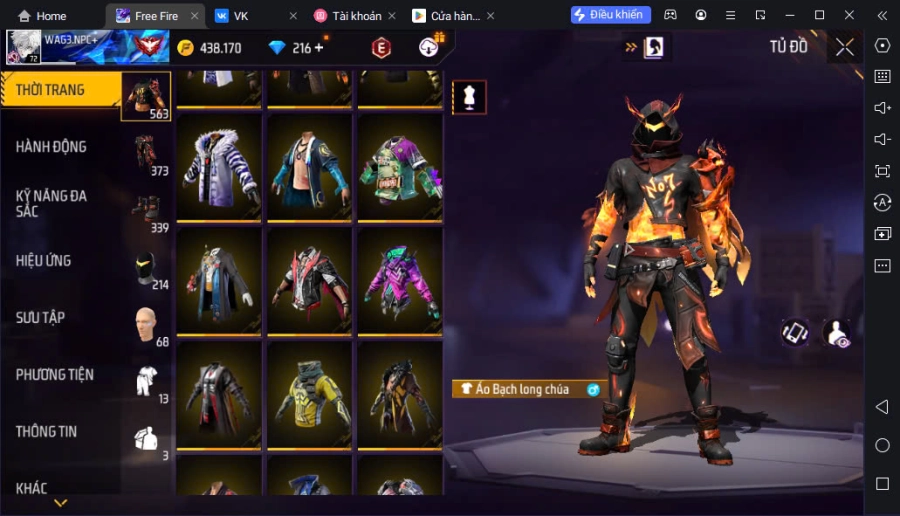Select the white and purple striped fur jacket

pos(219,167)
